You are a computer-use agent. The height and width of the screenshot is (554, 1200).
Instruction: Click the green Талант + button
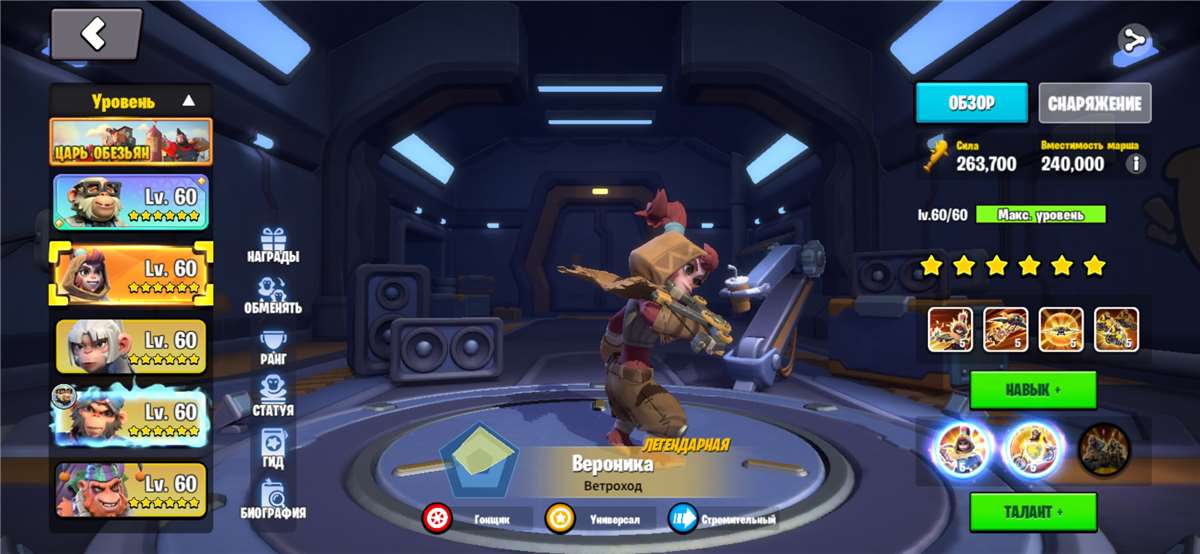point(1033,512)
